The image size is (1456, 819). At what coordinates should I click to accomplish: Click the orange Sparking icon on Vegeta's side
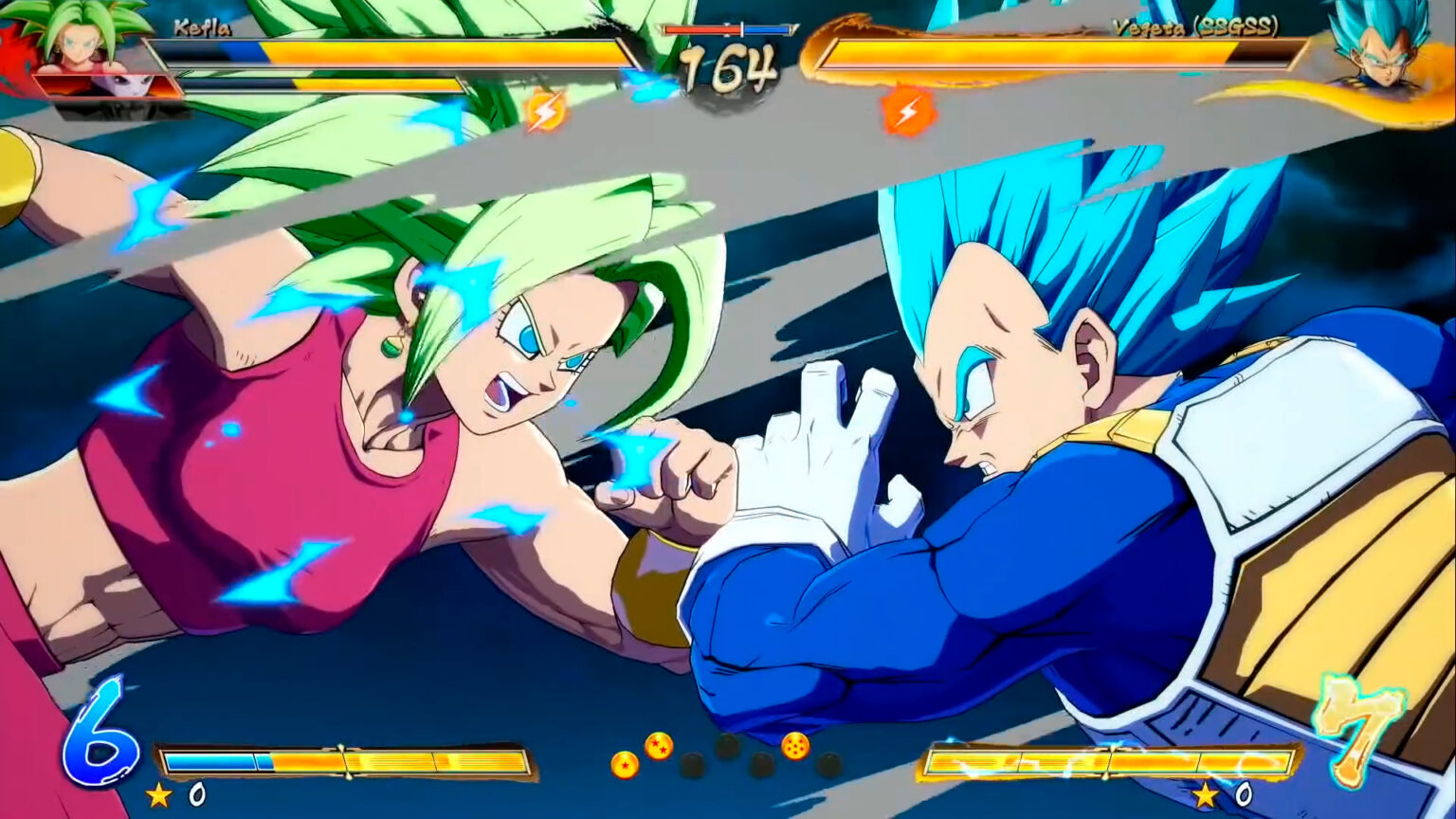point(908,109)
